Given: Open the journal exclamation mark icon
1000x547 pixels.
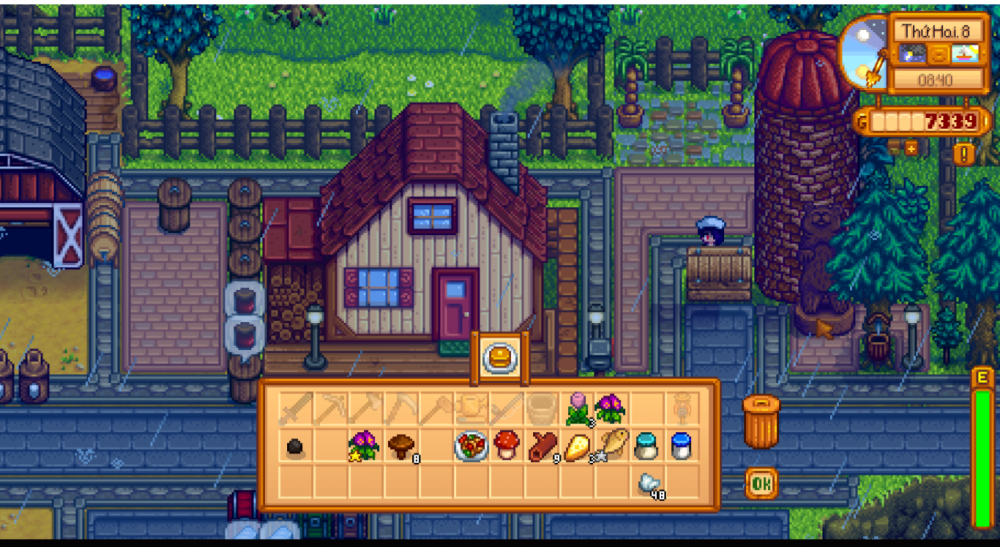Looking at the screenshot, I should pyautogui.click(x=963, y=153).
